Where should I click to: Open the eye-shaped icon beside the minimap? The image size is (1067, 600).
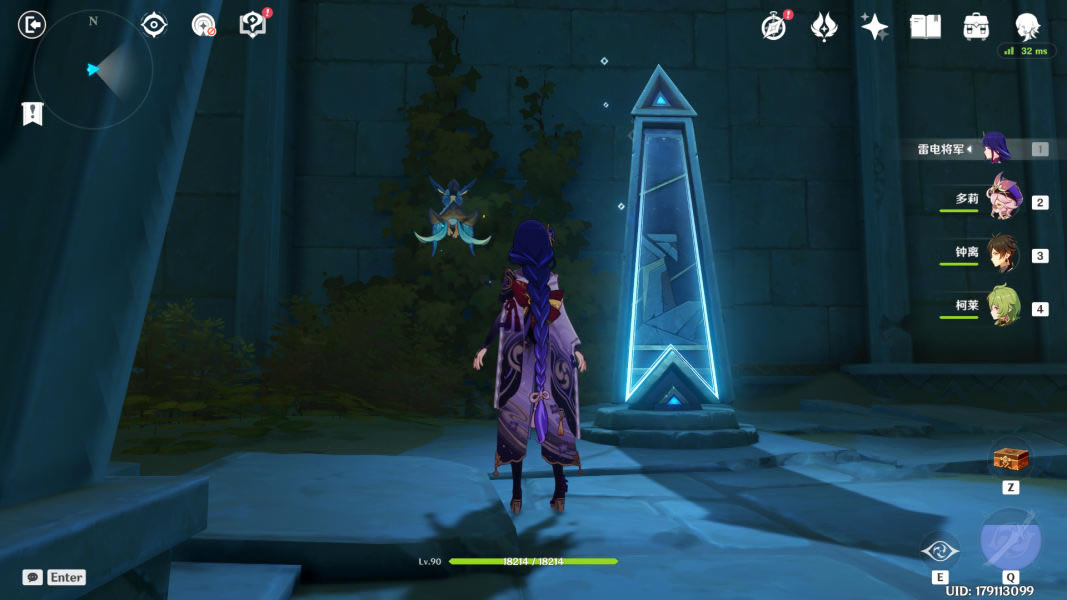coord(154,25)
